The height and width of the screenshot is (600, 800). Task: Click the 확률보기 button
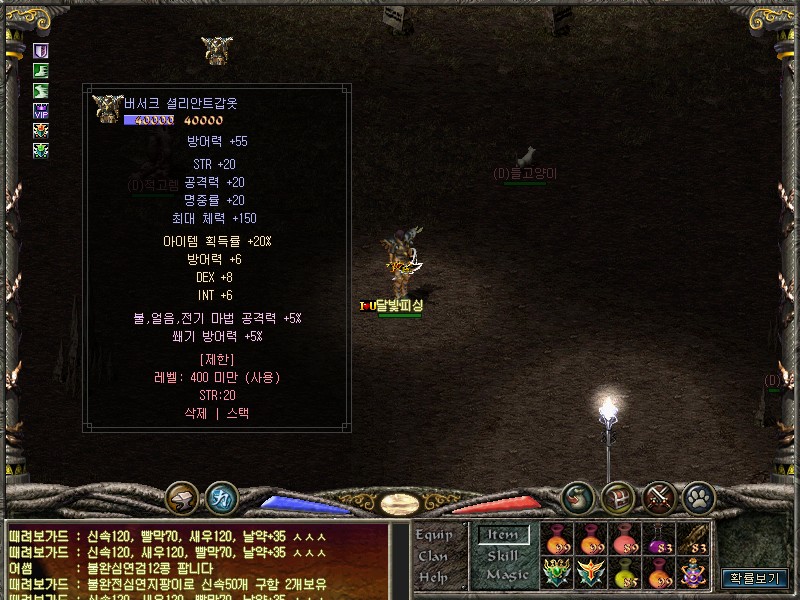point(755,578)
